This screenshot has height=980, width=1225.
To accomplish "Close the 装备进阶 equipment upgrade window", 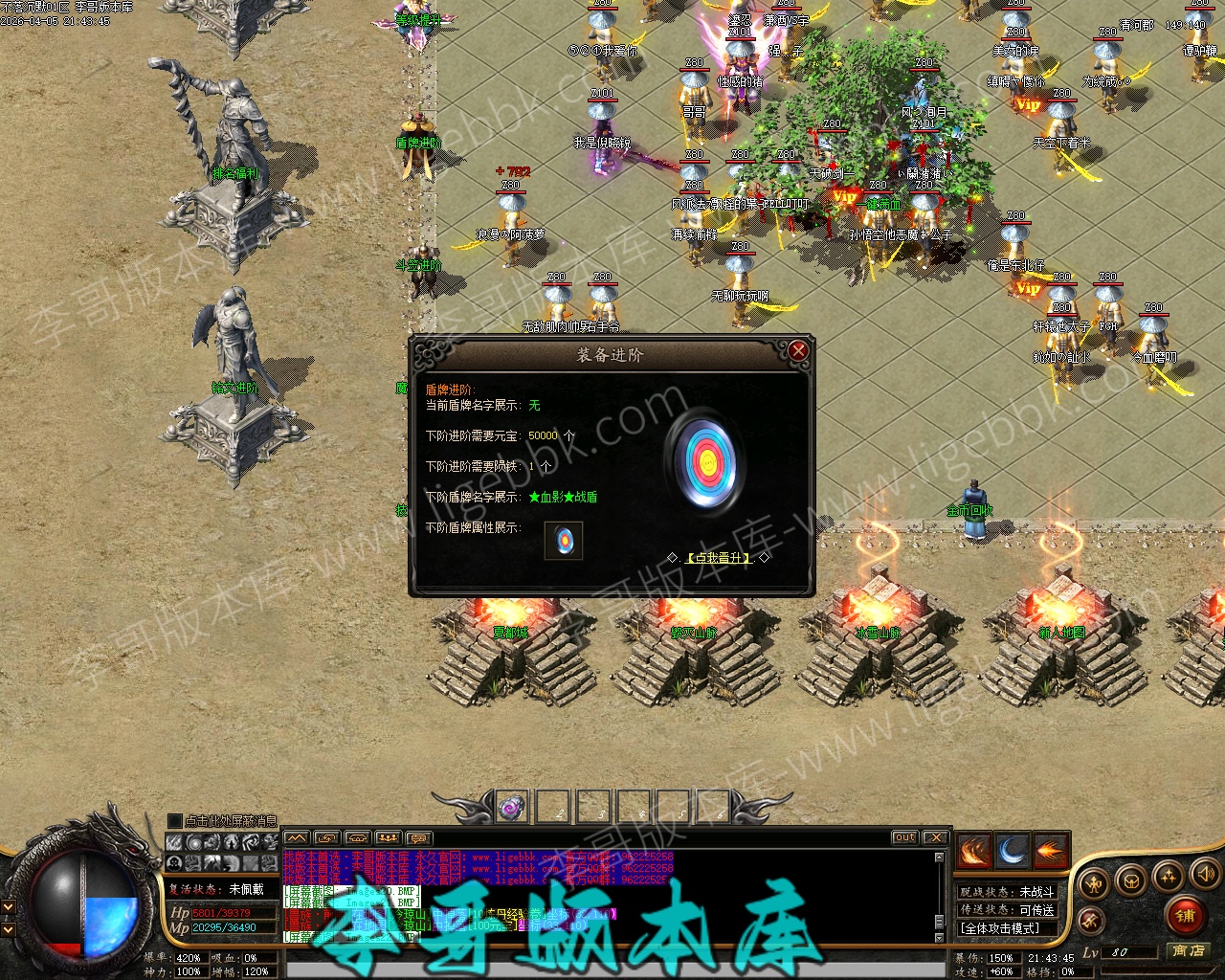I will click(798, 351).
